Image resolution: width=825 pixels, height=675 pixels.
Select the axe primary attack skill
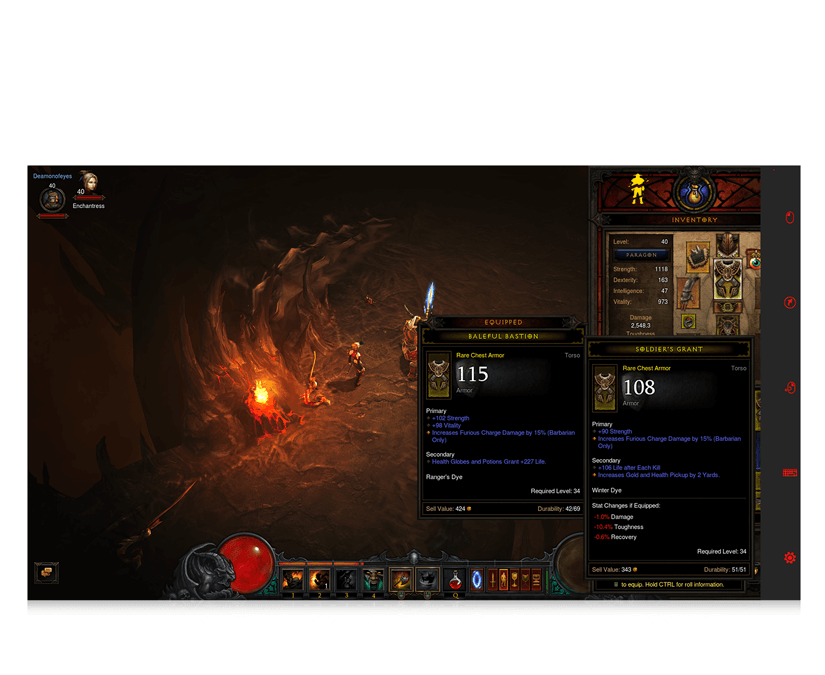click(401, 580)
